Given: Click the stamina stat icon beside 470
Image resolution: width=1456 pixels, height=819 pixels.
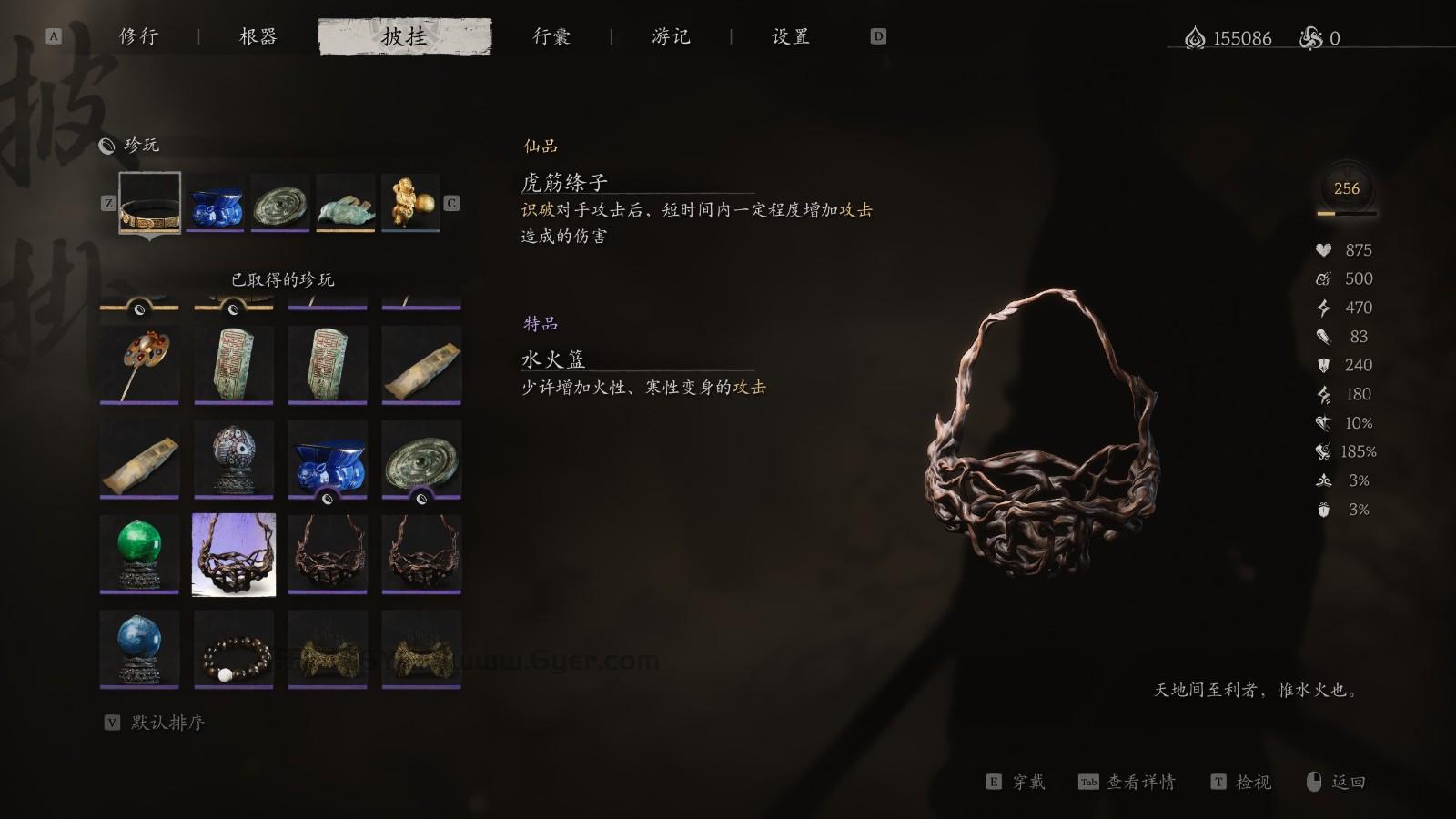Looking at the screenshot, I should (1324, 308).
